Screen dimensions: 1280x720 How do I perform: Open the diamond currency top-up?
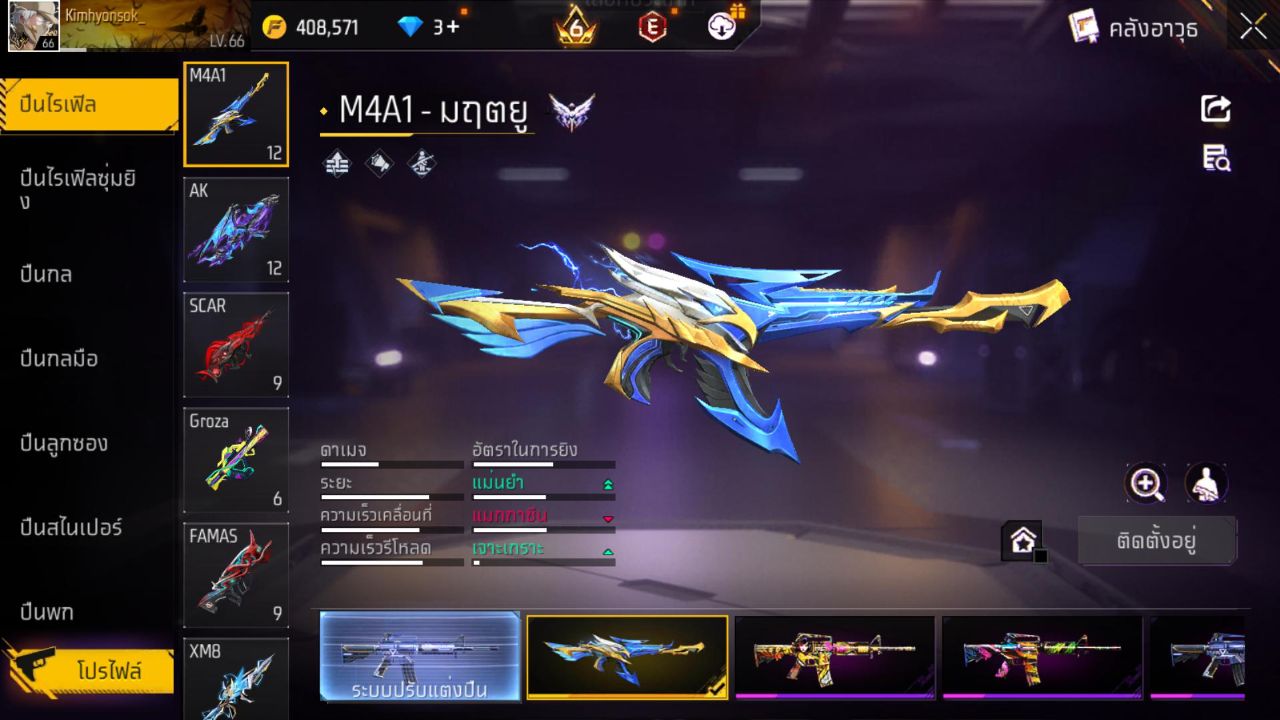[431, 27]
